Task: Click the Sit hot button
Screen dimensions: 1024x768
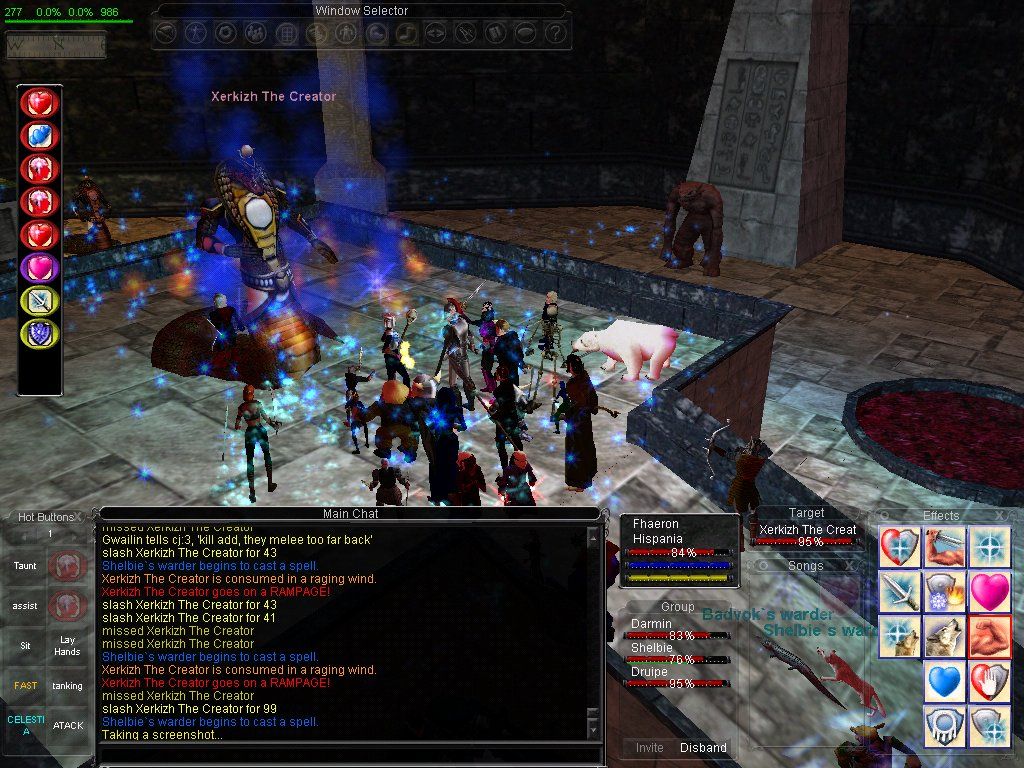Action: pos(25,646)
